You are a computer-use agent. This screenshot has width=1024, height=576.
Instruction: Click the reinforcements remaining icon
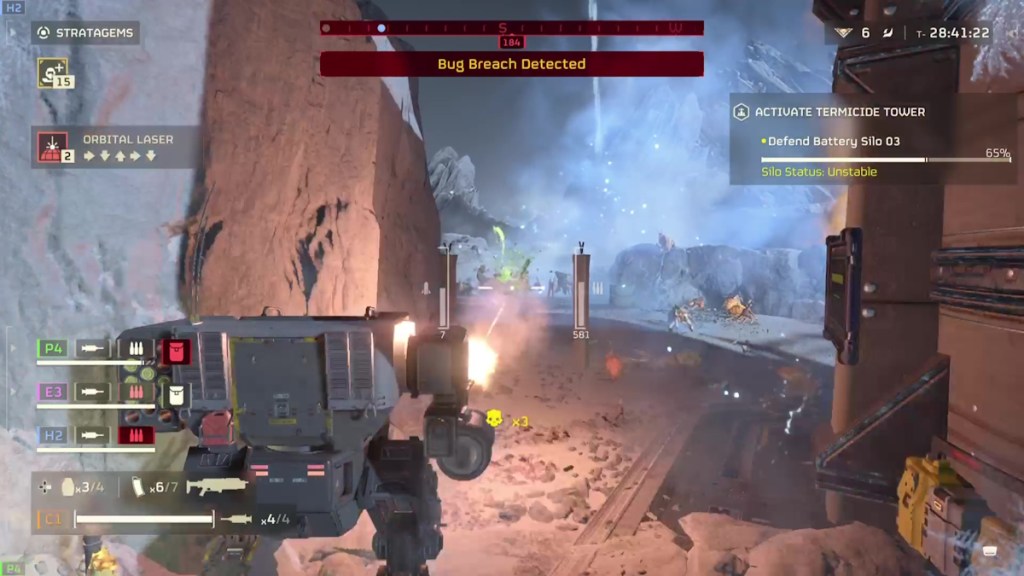(x=843, y=33)
